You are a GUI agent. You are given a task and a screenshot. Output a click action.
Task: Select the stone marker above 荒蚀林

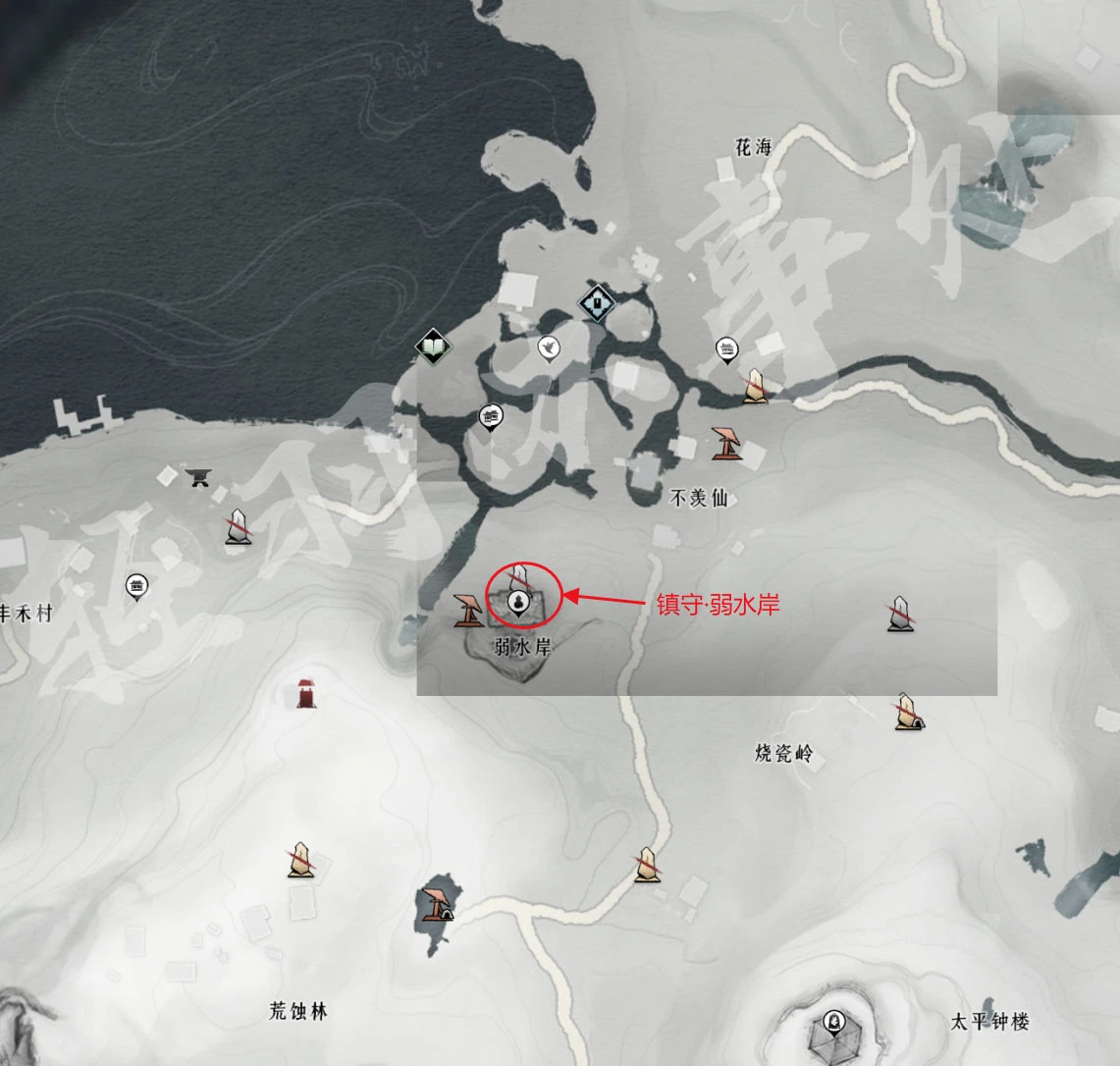(300, 859)
